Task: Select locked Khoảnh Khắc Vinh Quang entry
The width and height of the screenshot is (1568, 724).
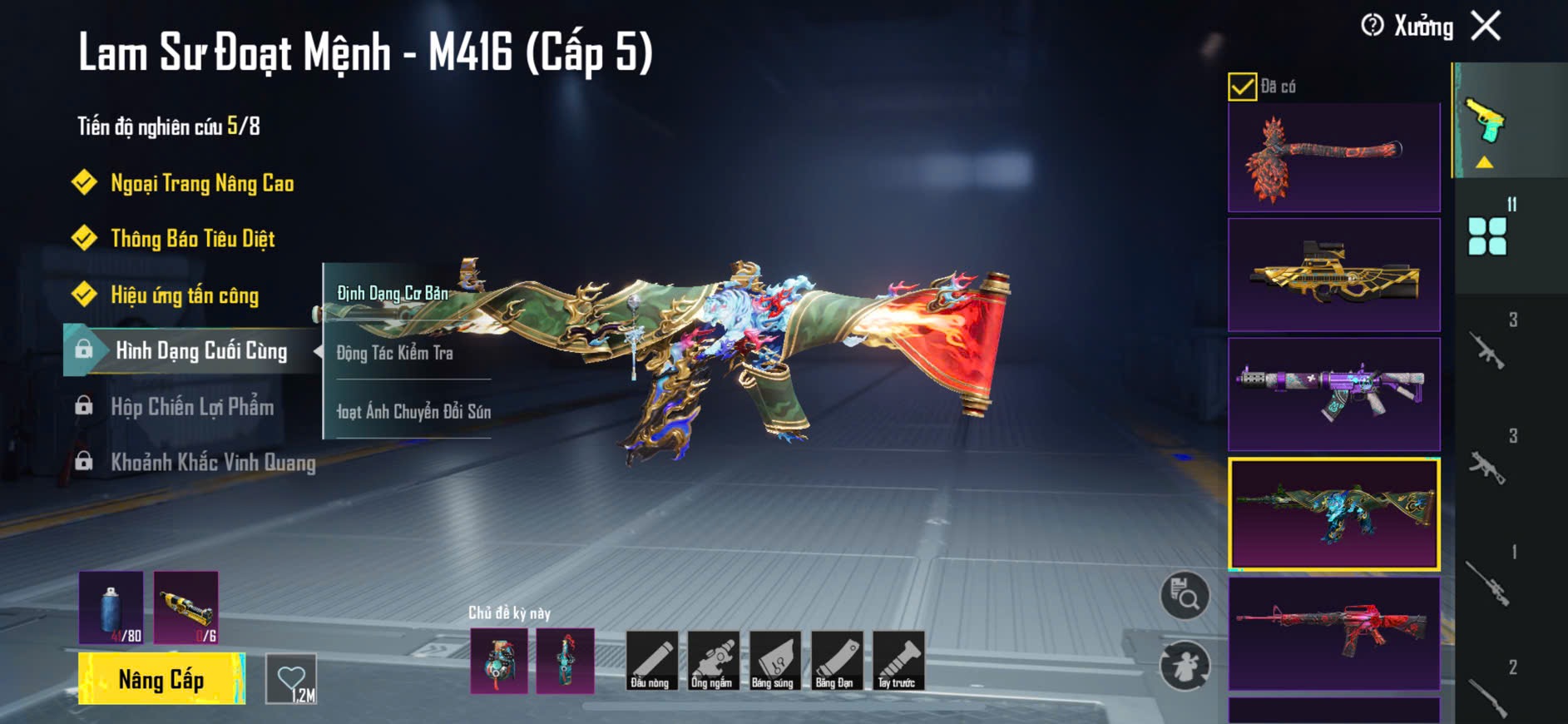Action: coord(212,463)
